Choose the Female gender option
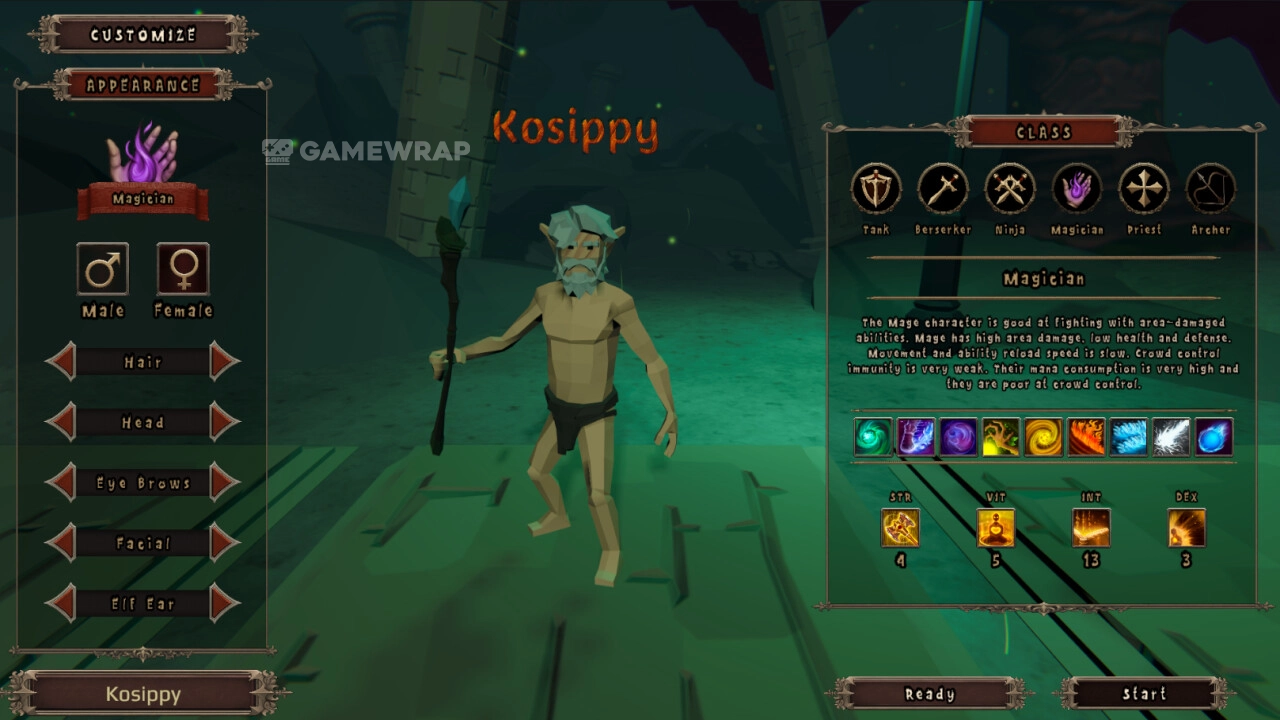 pyautogui.click(x=183, y=269)
